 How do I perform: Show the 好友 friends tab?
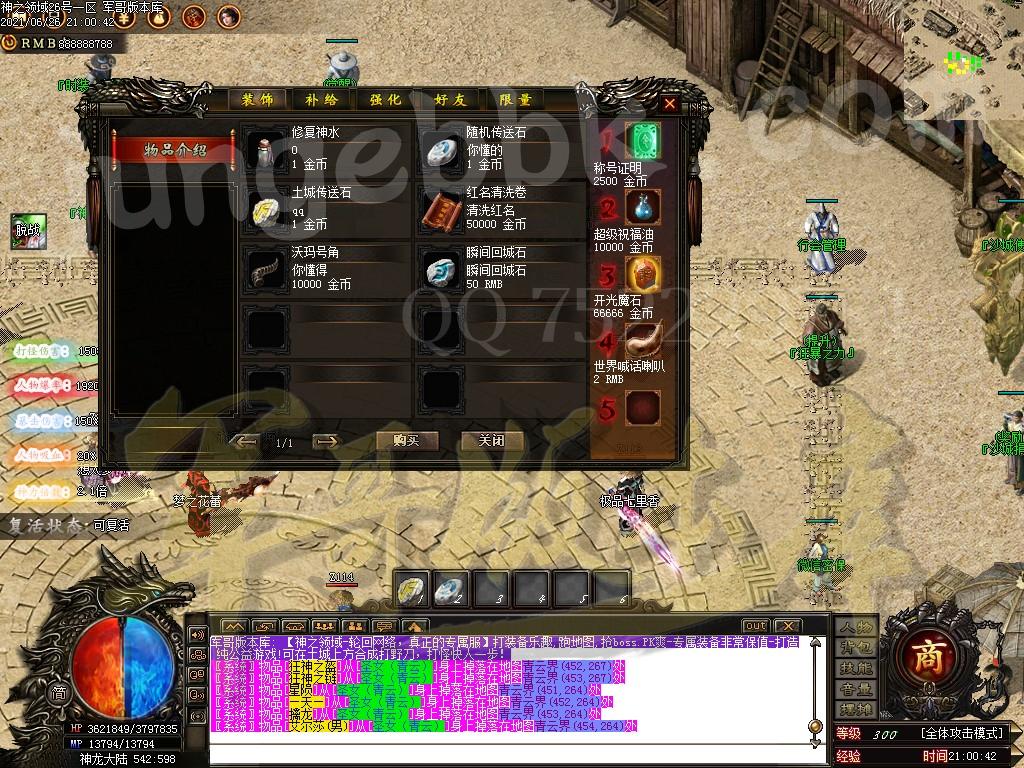451,100
